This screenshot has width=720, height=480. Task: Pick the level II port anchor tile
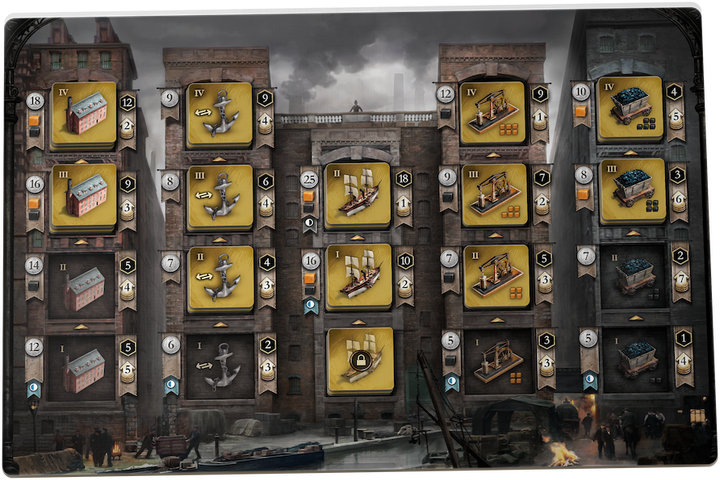pyautogui.click(x=220, y=279)
